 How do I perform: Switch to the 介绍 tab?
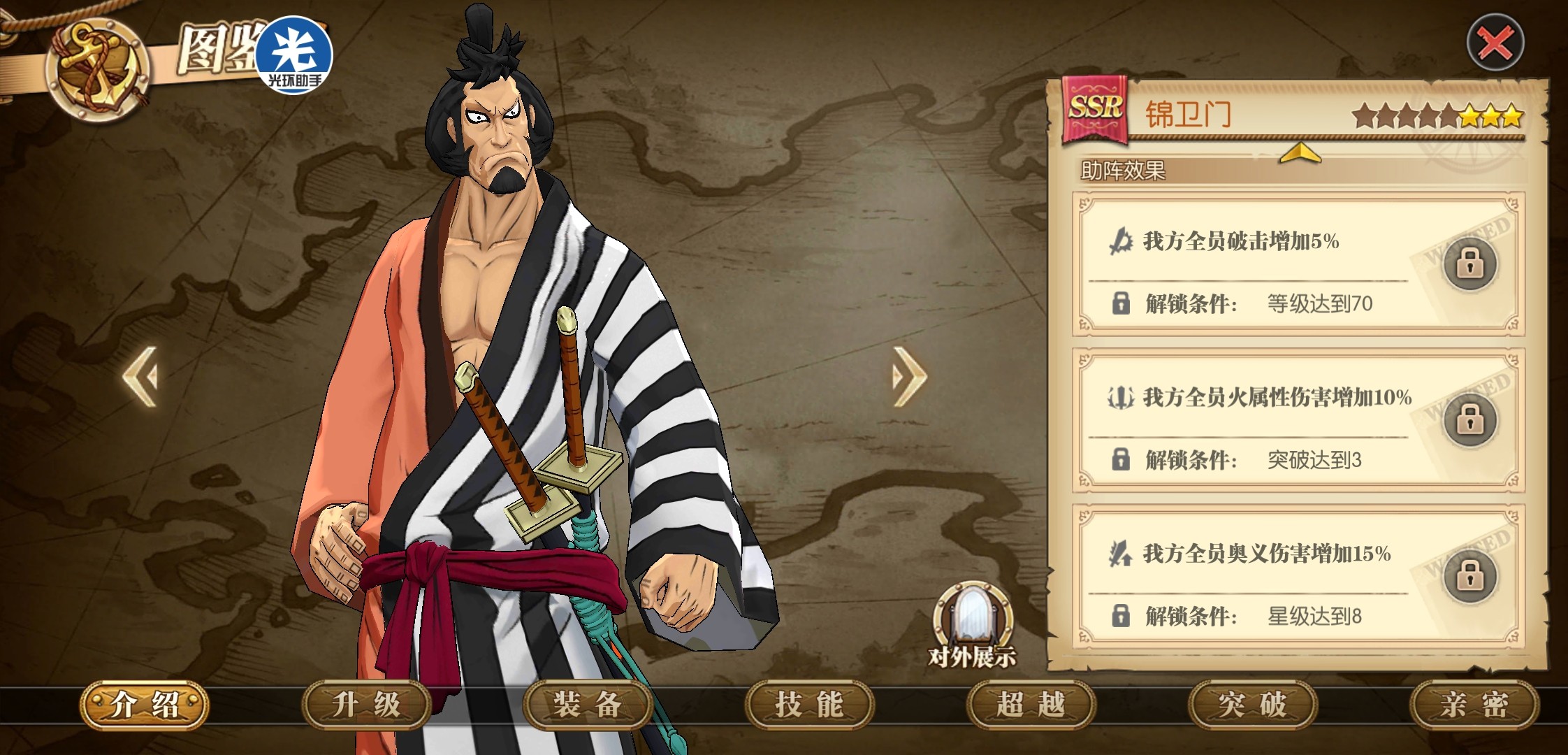[x=145, y=704]
